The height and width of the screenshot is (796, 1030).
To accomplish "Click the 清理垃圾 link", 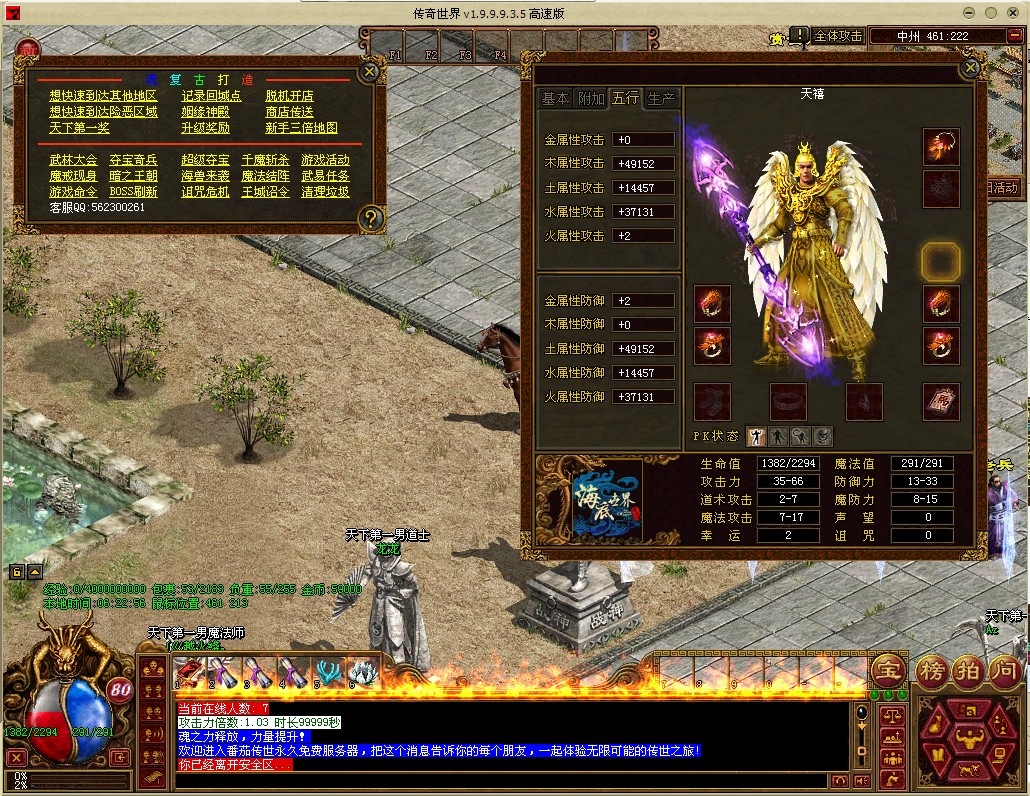I will tap(325, 192).
